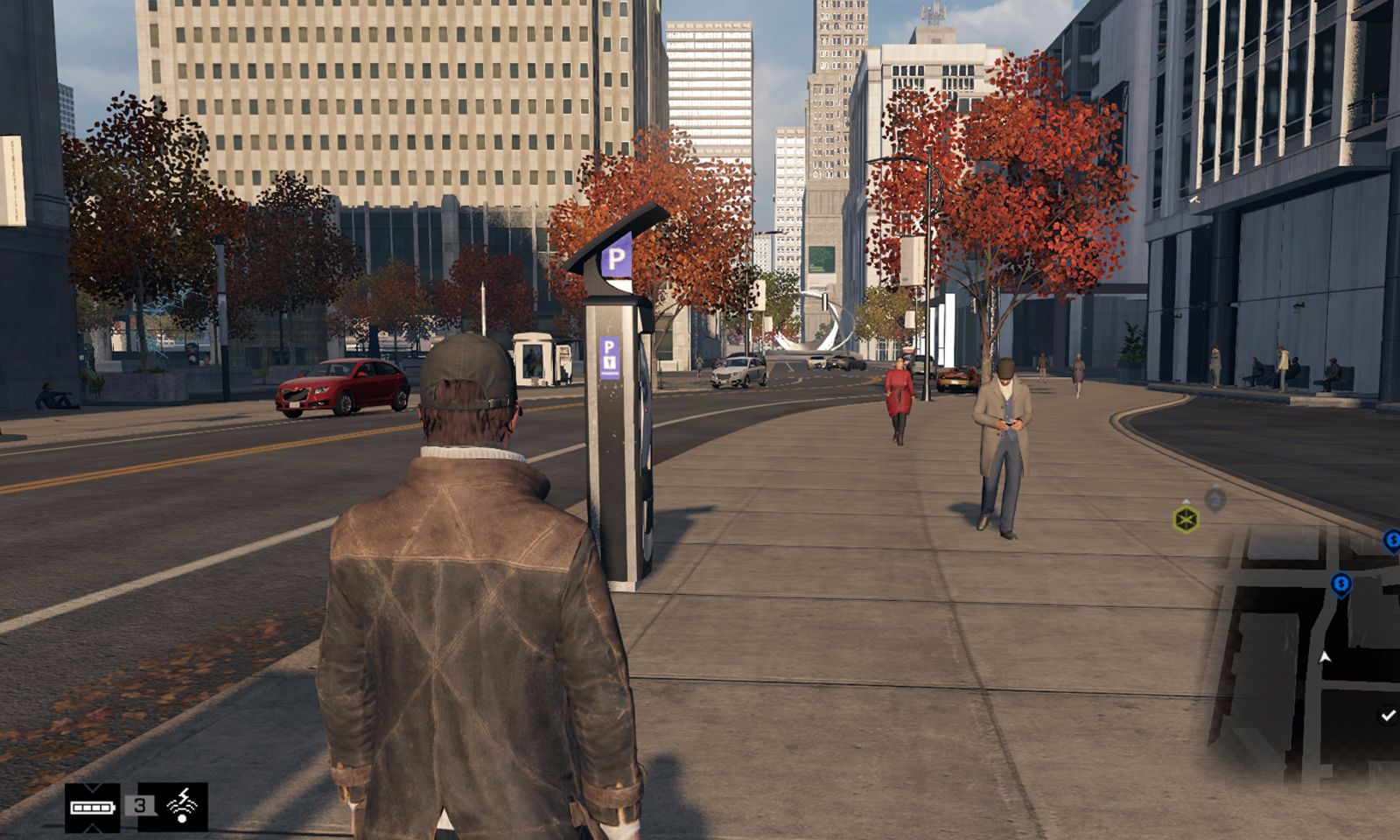This screenshot has height=840, width=1400.
Task: Click the white player arrow on the minimap
Action: [1326, 656]
